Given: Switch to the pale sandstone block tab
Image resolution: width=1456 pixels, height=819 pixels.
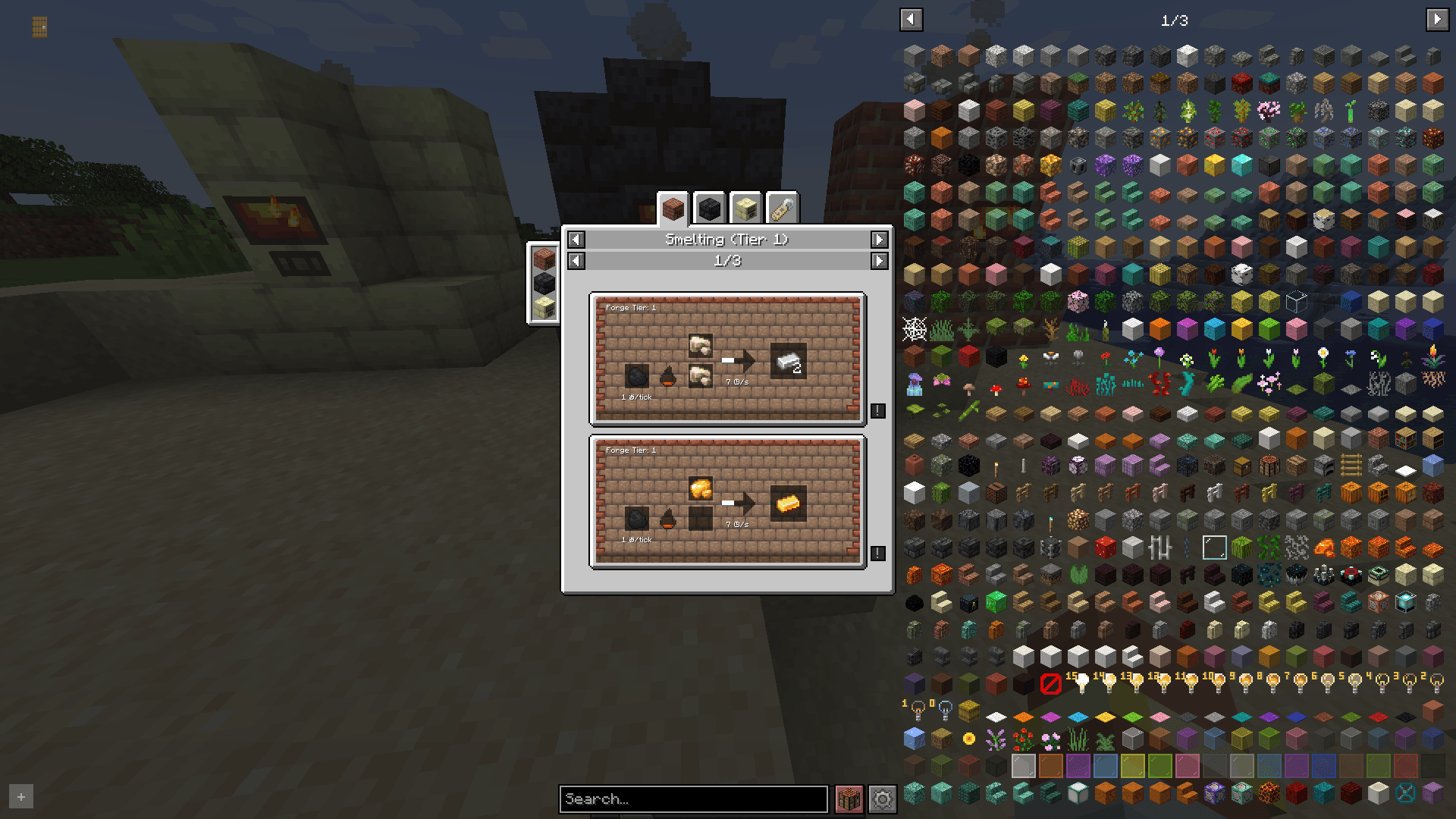Looking at the screenshot, I should tap(745, 208).
